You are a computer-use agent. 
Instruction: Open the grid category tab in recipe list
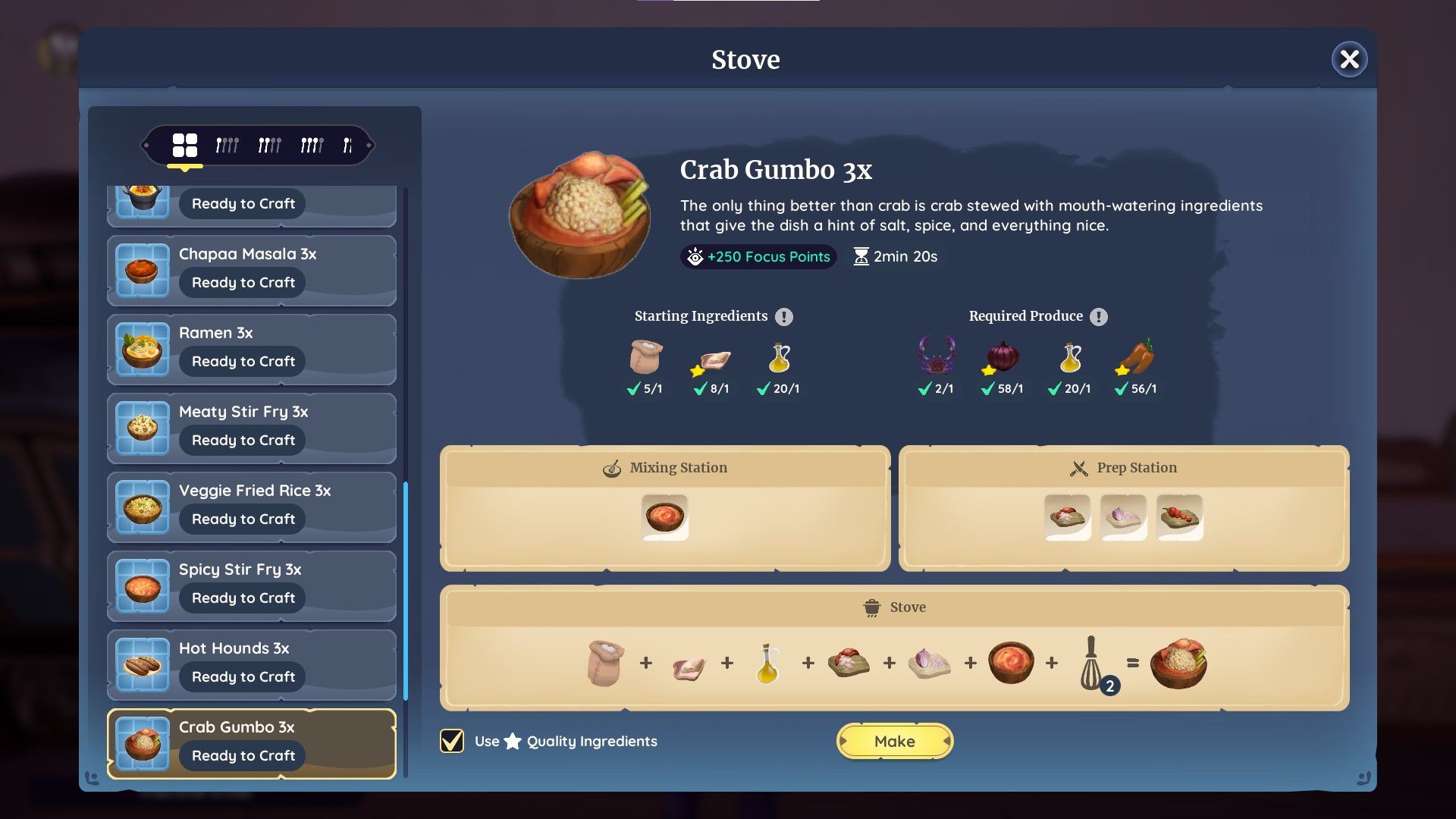coord(185,144)
